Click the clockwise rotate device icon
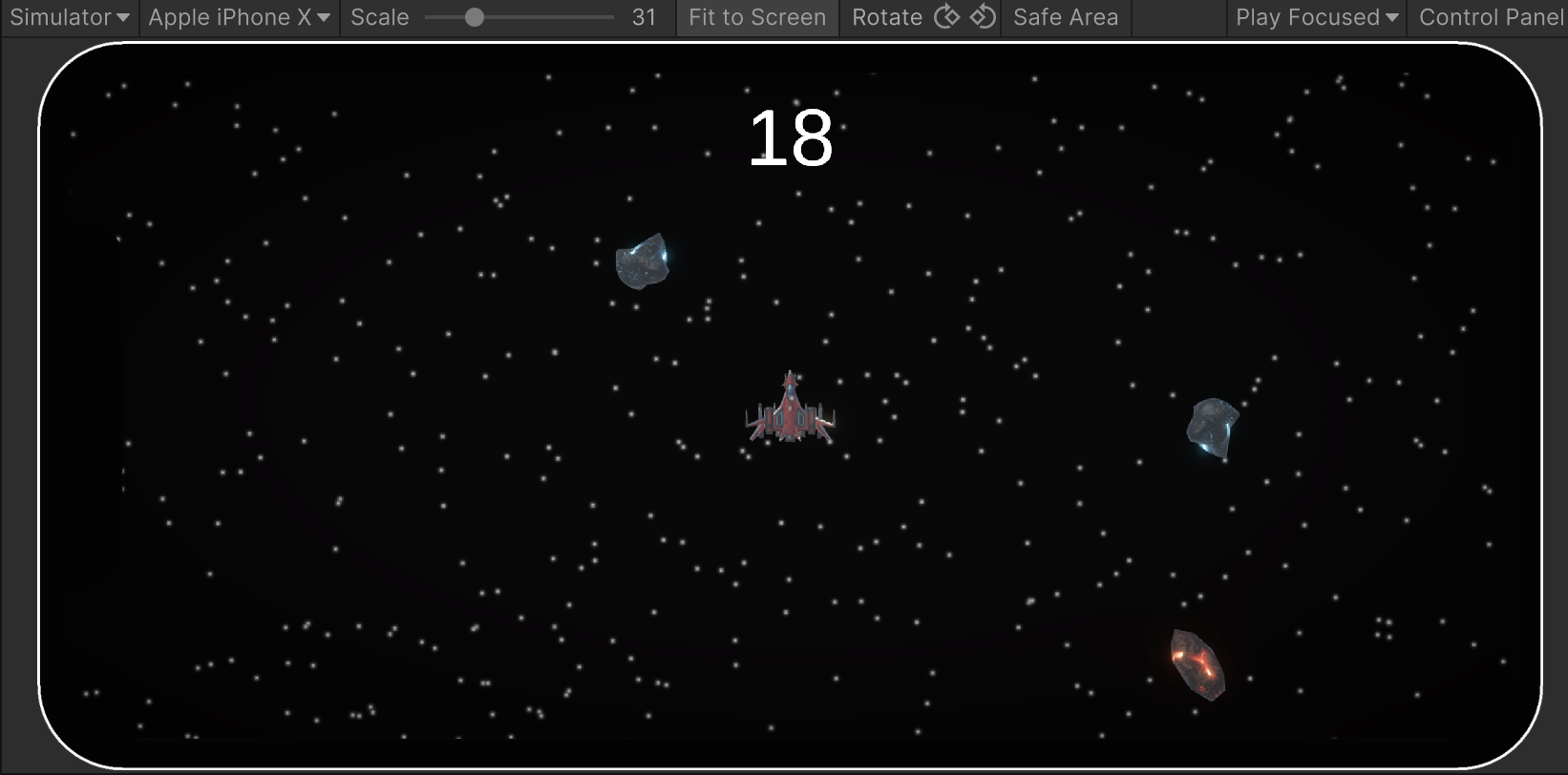The height and width of the screenshot is (775, 1568). 946,16
